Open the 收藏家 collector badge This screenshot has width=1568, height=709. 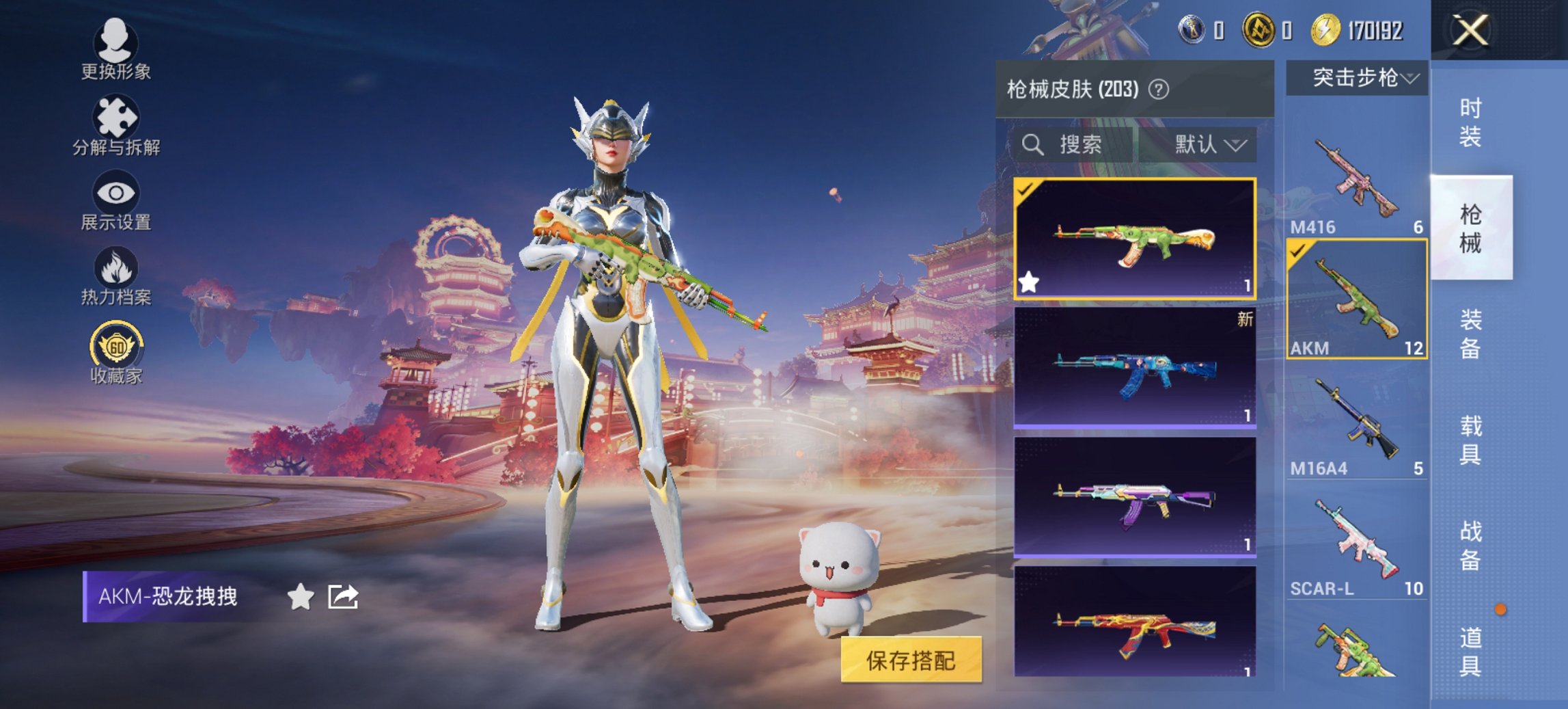pos(116,350)
